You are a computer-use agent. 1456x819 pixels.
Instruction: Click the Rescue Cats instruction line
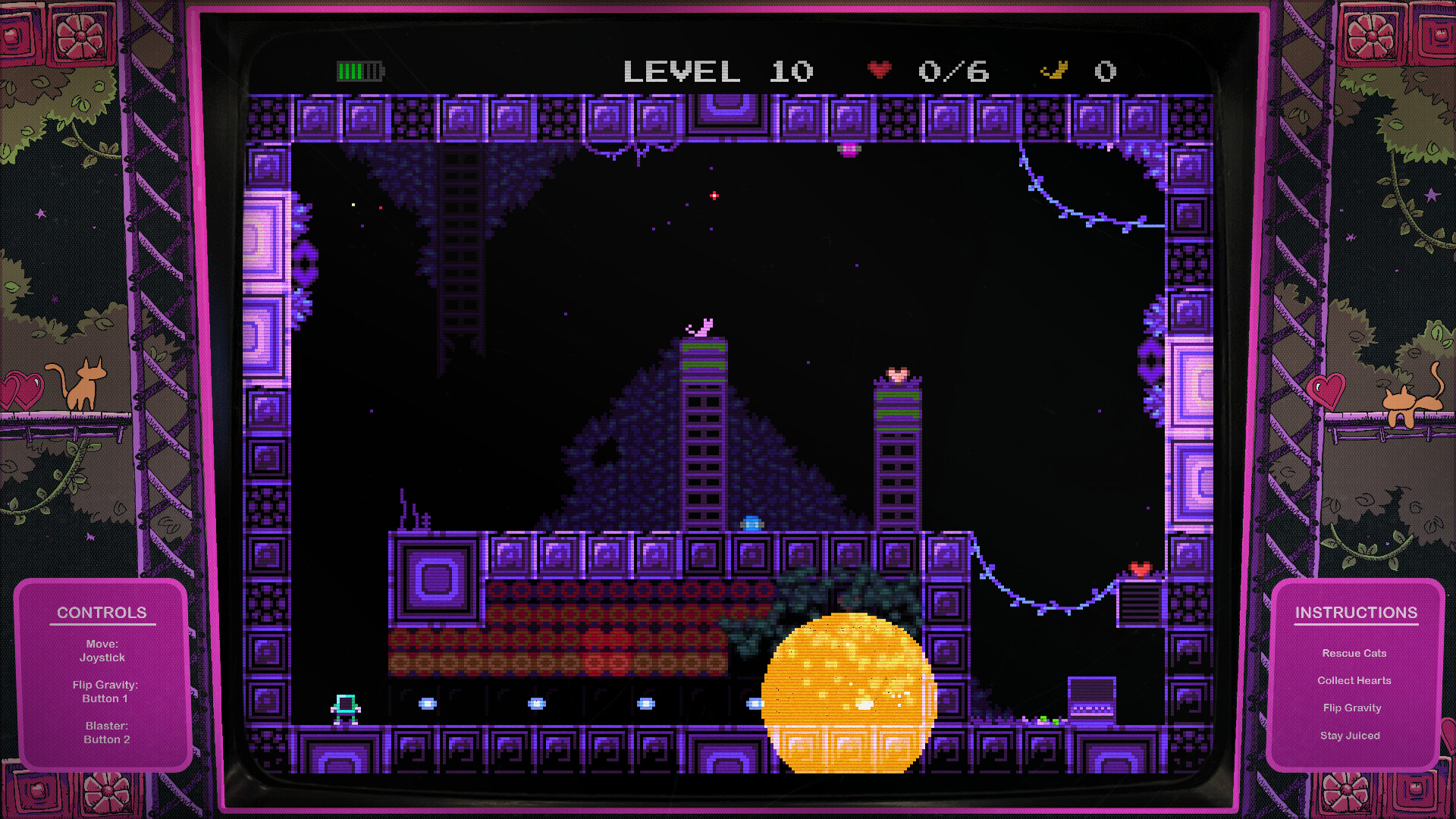1354,653
